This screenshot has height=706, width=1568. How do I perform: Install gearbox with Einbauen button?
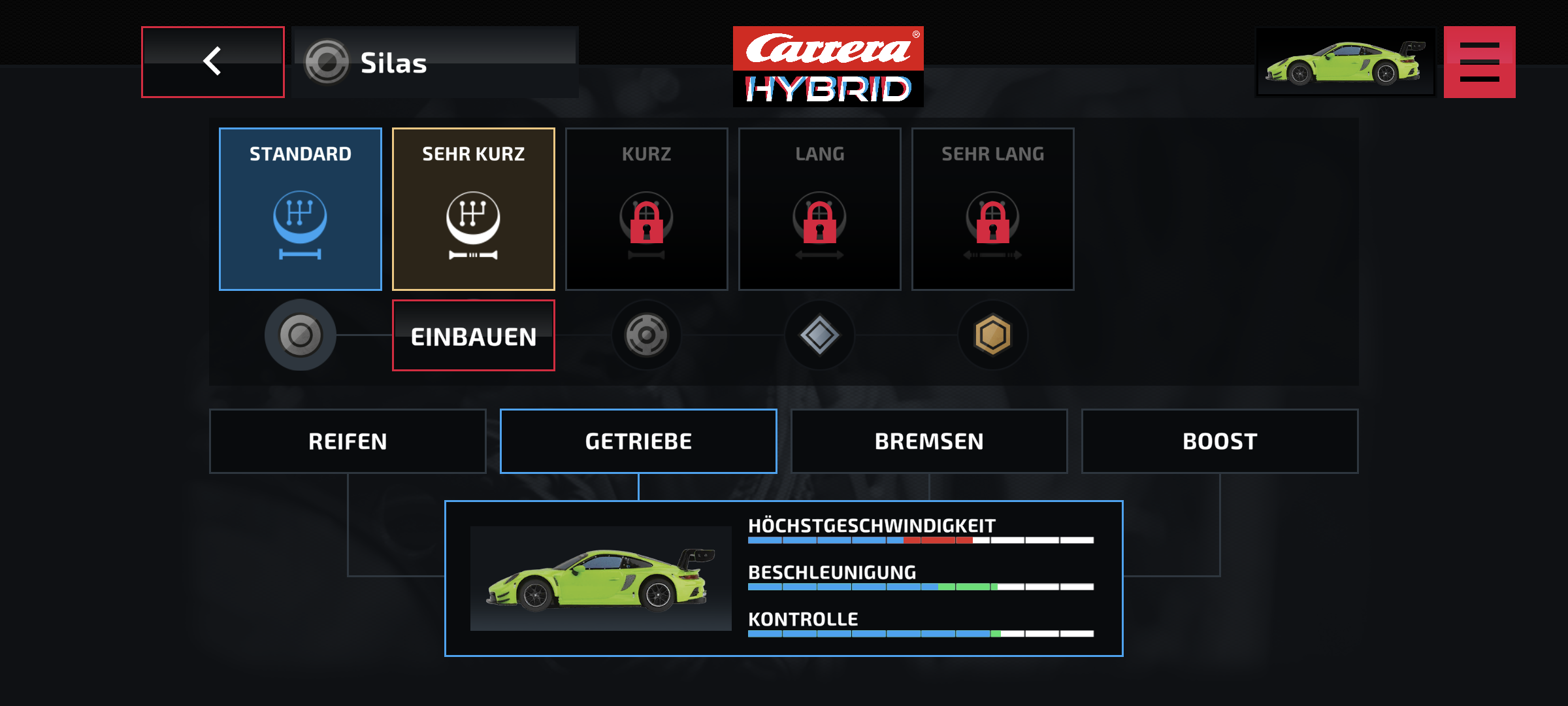point(474,336)
